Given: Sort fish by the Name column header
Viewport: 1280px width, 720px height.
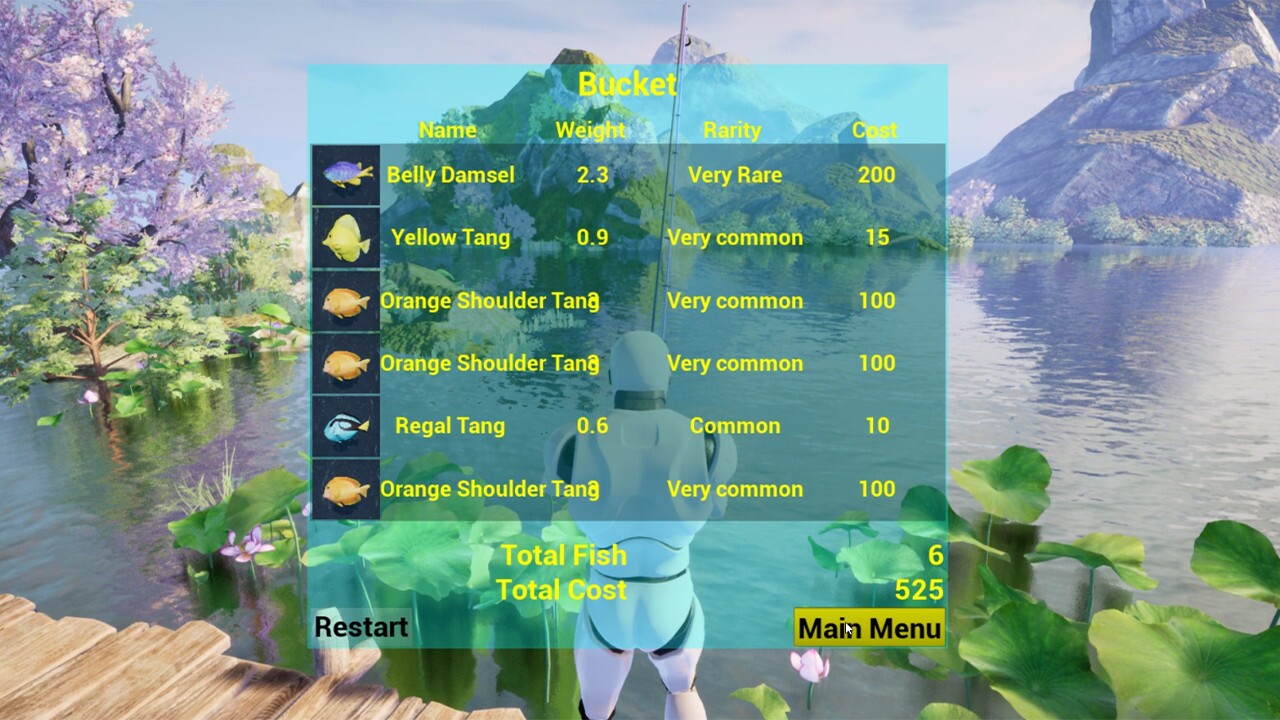Looking at the screenshot, I should pos(448,130).
